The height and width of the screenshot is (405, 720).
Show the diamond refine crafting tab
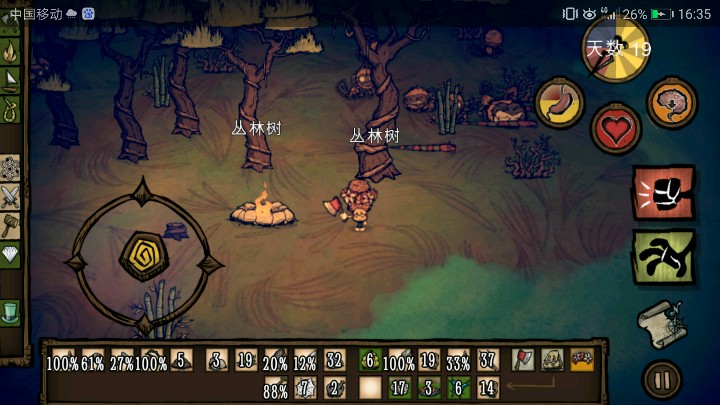11,254
